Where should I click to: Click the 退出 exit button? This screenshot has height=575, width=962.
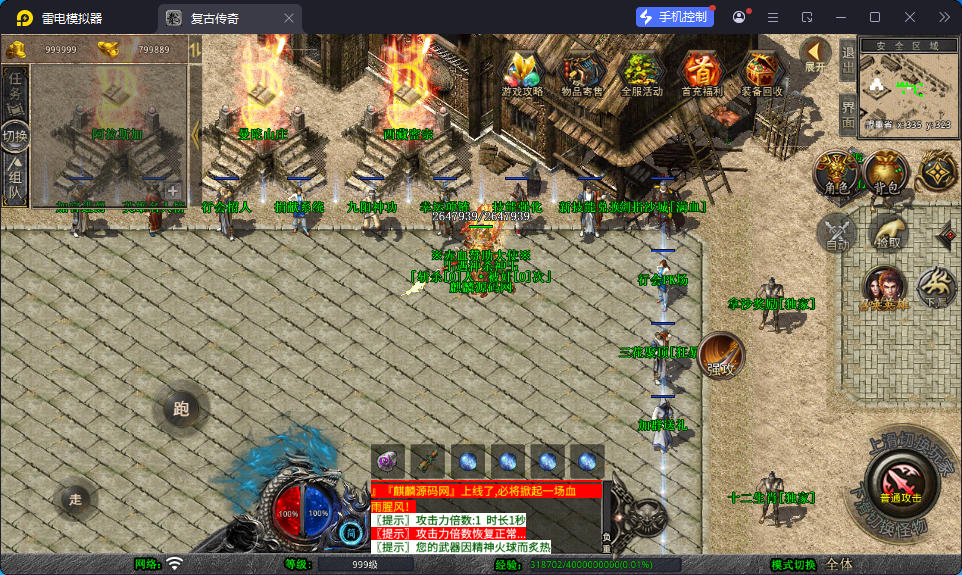[x=848, y=61]
